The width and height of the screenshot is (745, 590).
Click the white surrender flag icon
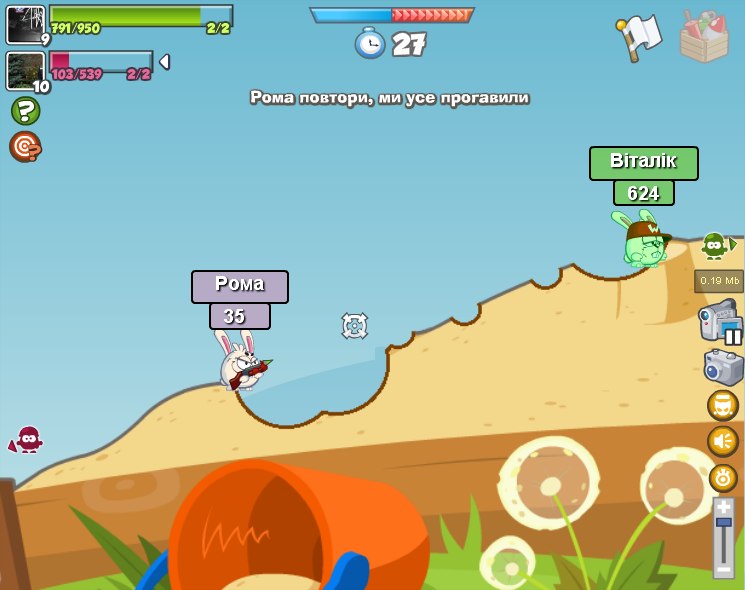pos(640,38)
